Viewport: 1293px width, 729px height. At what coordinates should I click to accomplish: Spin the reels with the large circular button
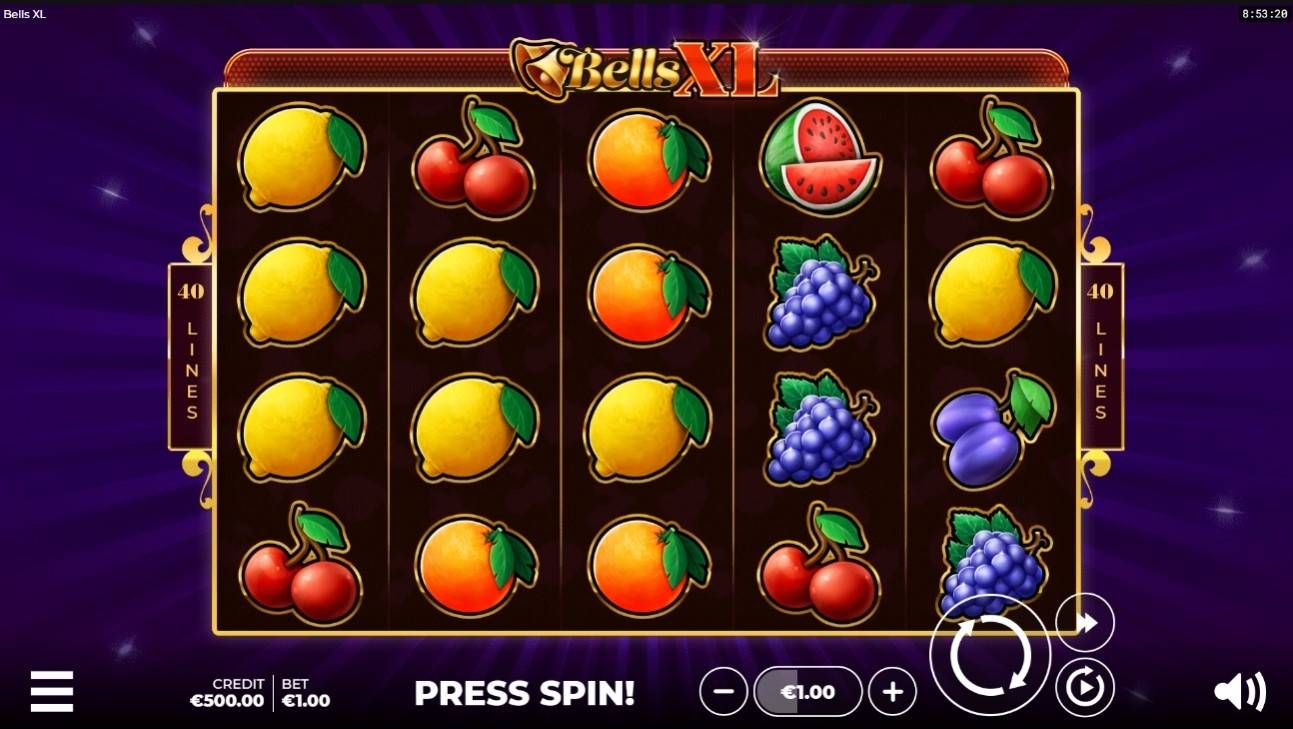click(x=989, y=655)
